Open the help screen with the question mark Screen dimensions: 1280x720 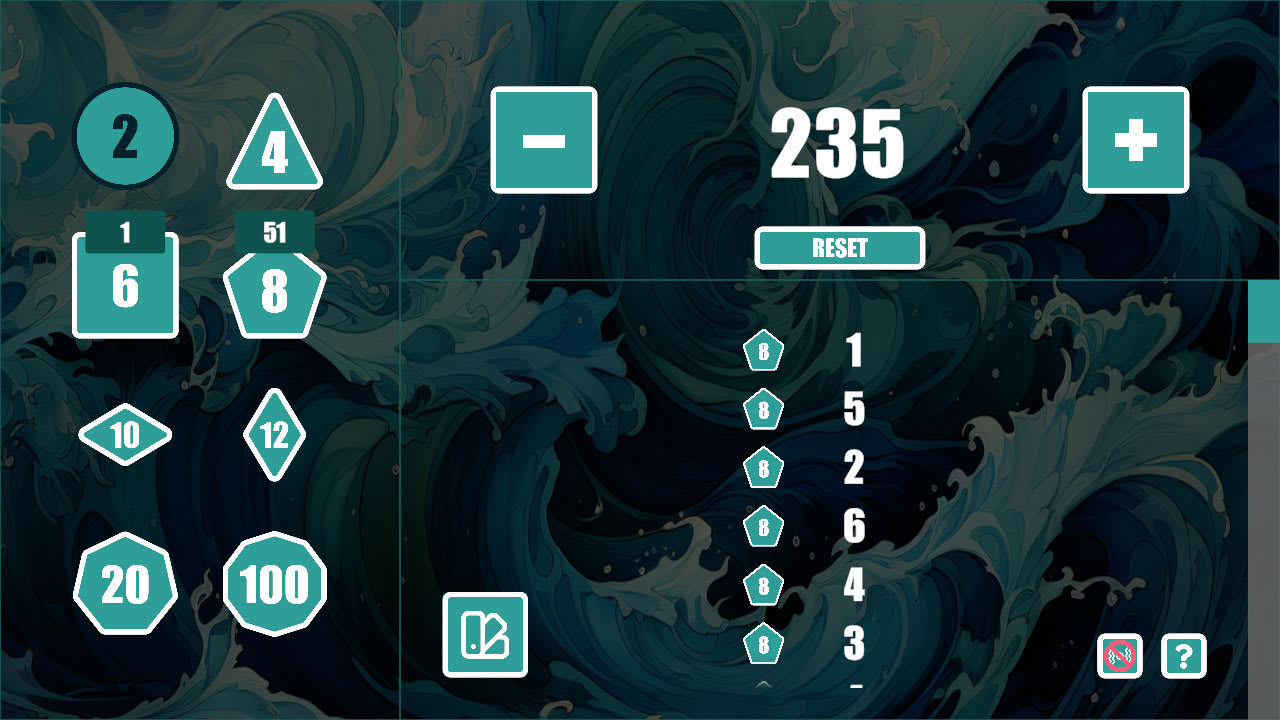tap(1184, 657)
